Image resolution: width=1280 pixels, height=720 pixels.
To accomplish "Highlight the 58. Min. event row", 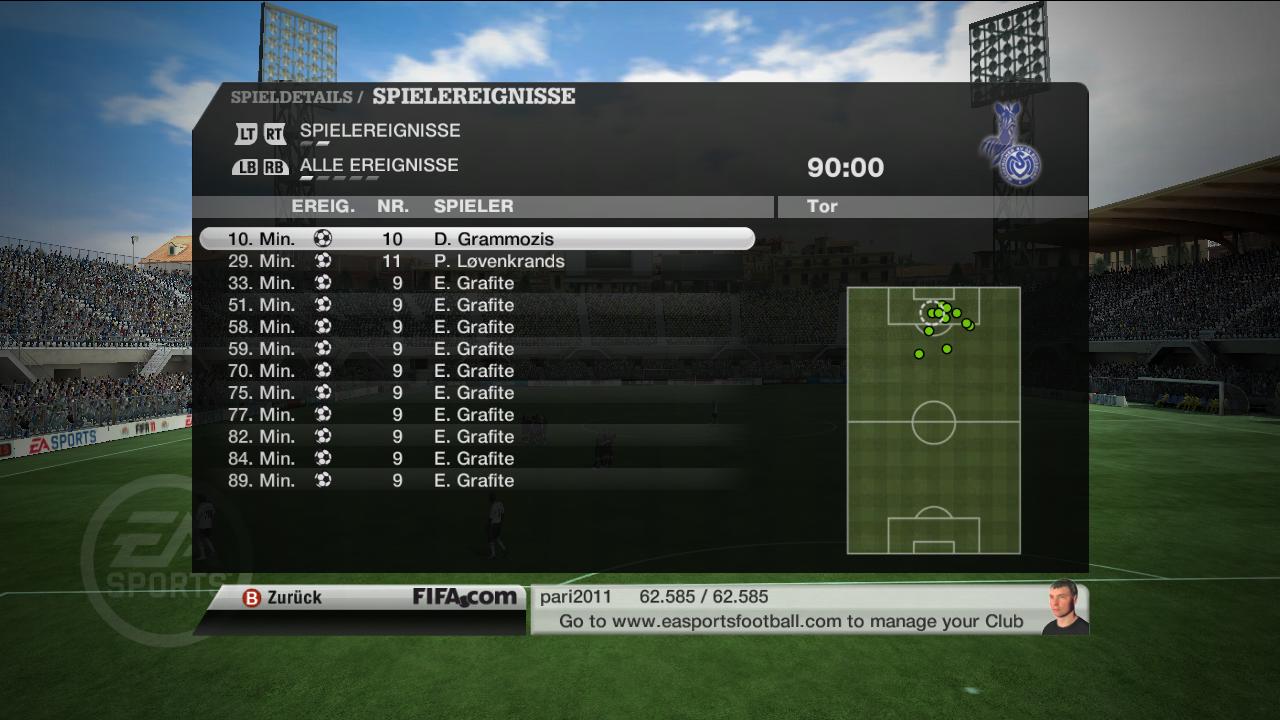I will (476, 327).
